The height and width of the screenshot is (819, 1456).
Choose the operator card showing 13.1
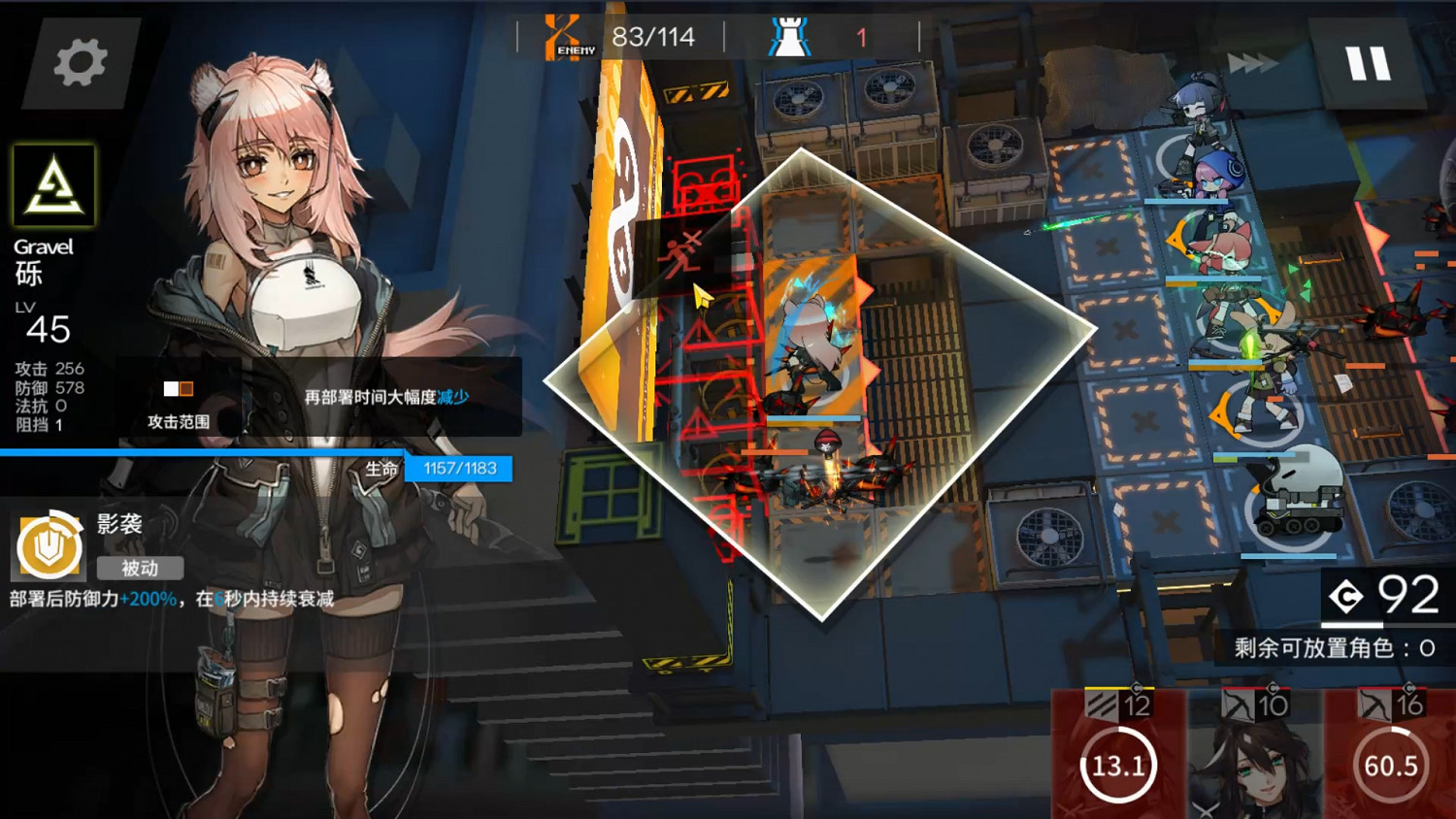point(1120,766)
